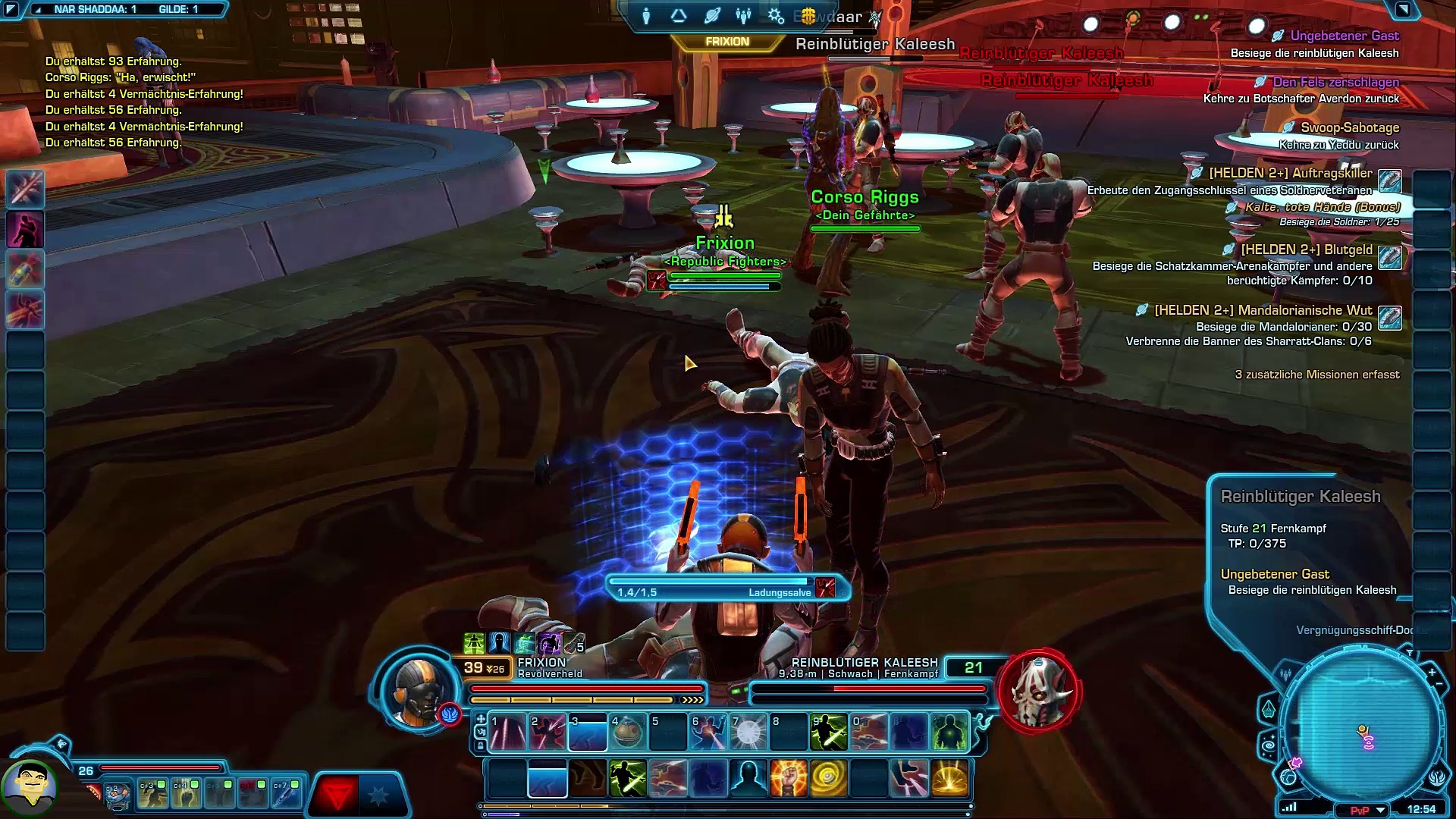
Task: Click the Auftragskiller heroic mission item icon
Action: tap(1389, 180)
